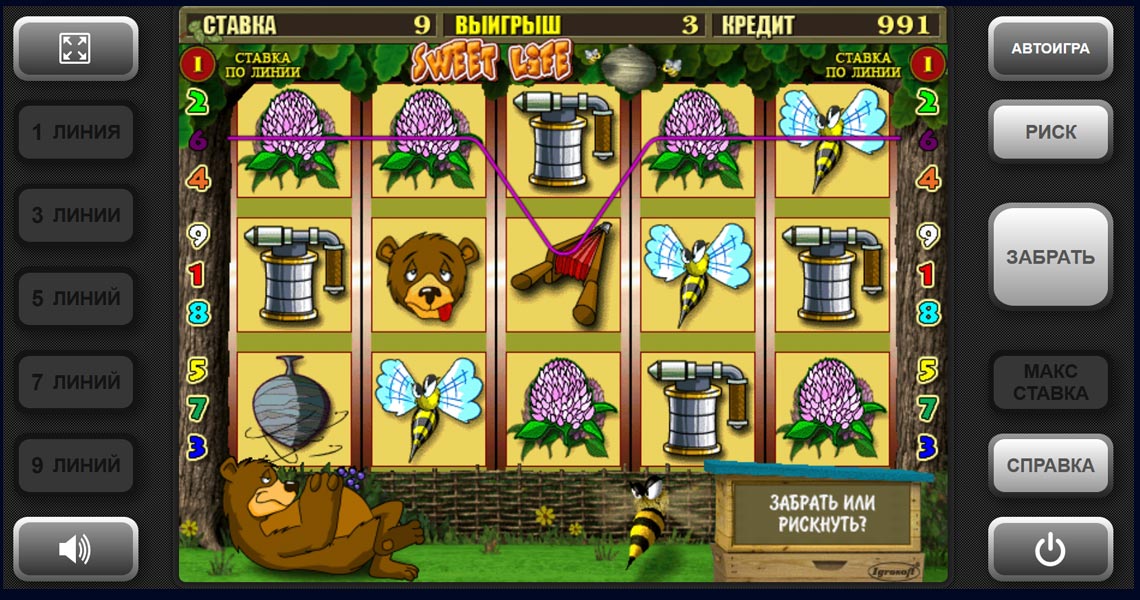Choose the Макс ставка button

(1050, 382)
